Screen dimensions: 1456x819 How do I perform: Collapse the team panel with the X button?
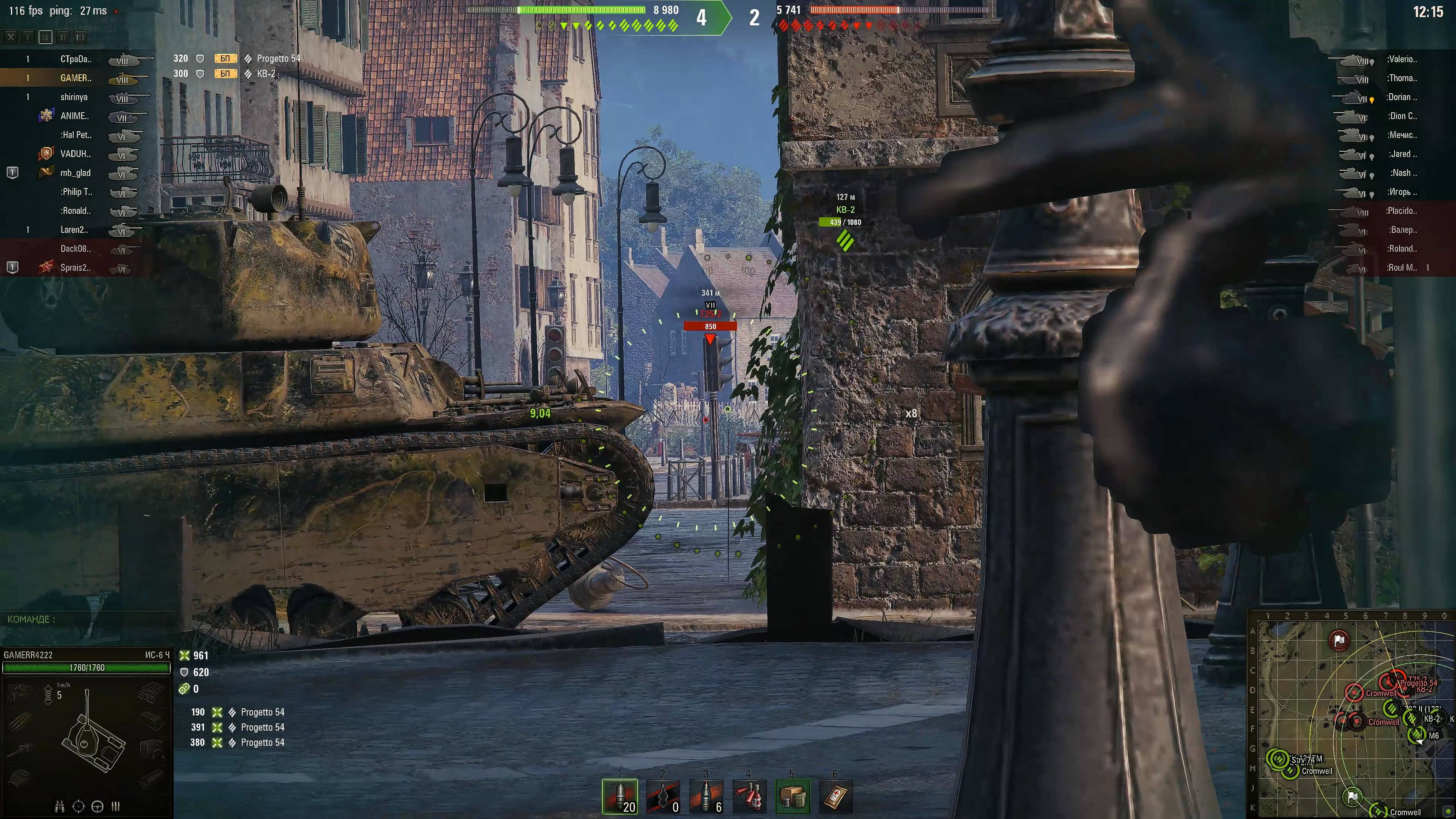pyautogui.click(x=11, y=37)
